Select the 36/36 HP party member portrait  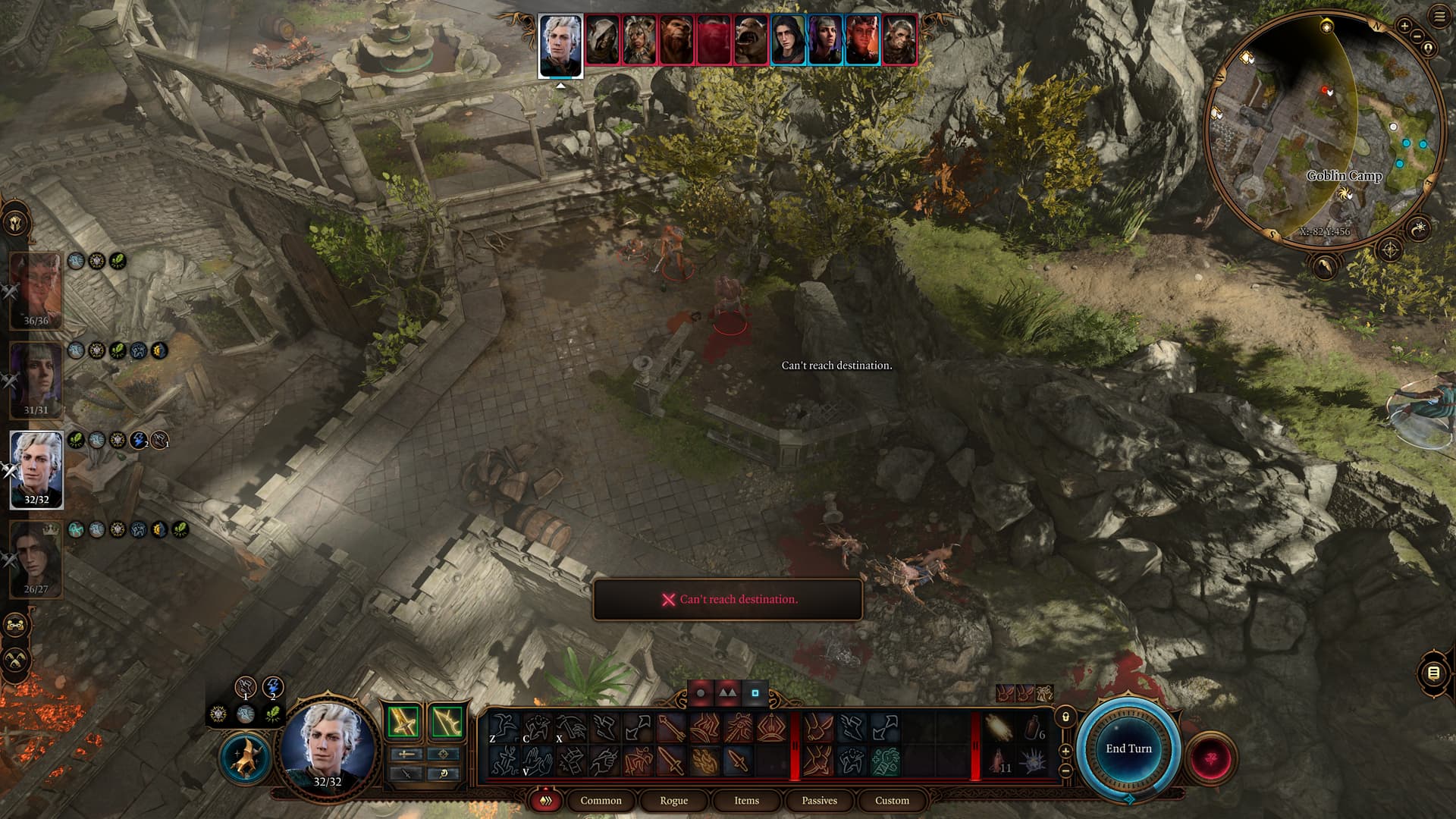coord(36,288)
